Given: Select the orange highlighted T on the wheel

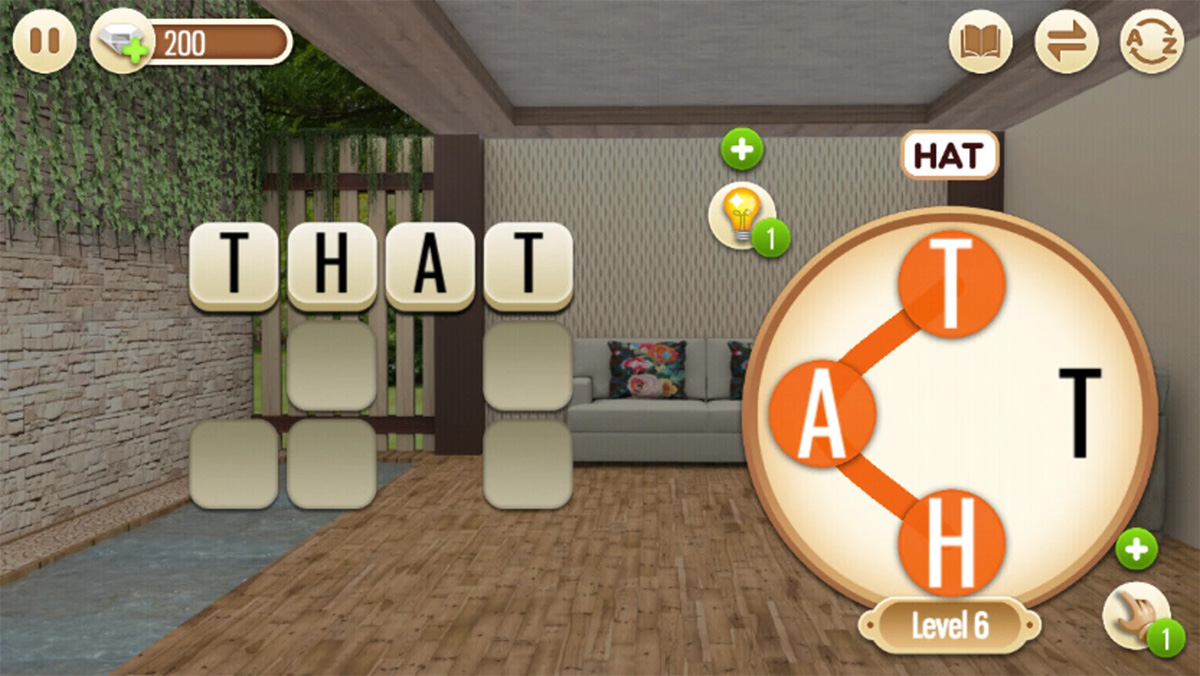Looking at the screenshot, I should 951,283.
